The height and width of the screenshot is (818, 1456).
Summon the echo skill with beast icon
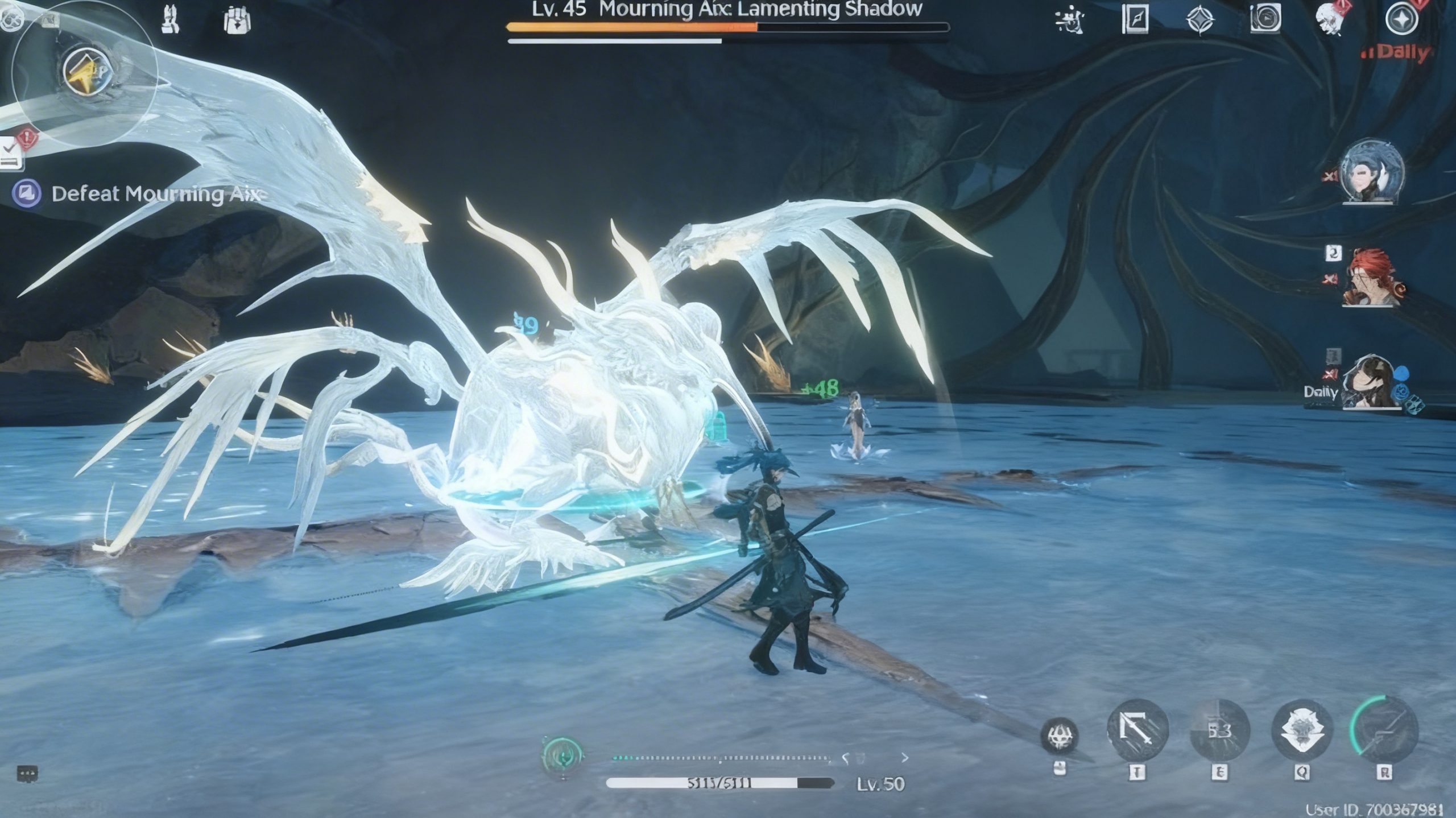pyautogui.click(x=1302, y=731)
